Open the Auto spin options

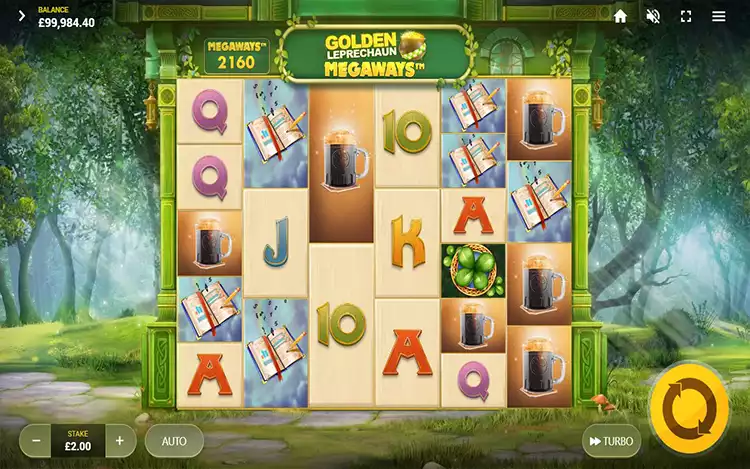coord(174,440)
